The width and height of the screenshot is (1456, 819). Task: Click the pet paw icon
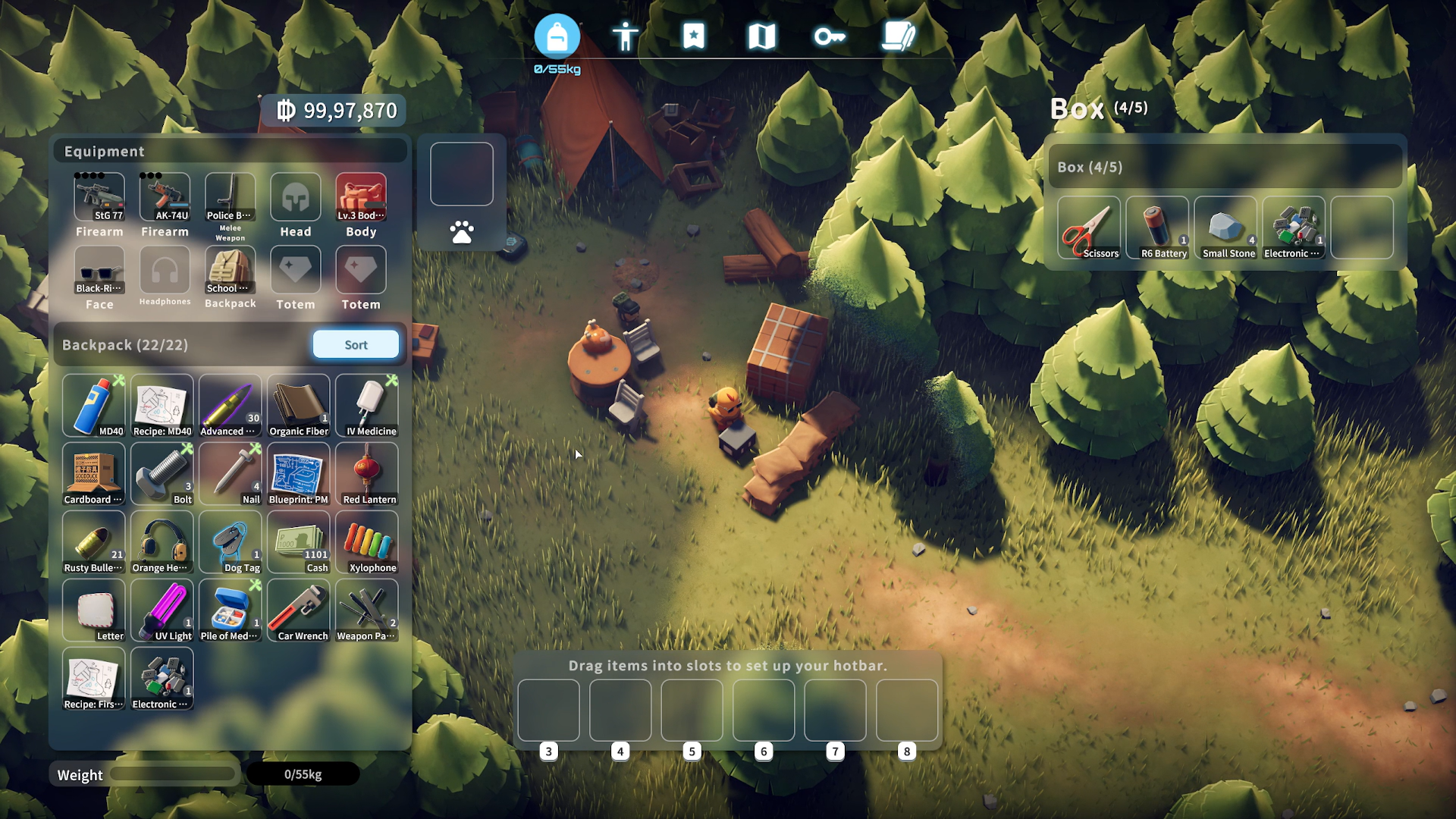[x=462, y=232]
